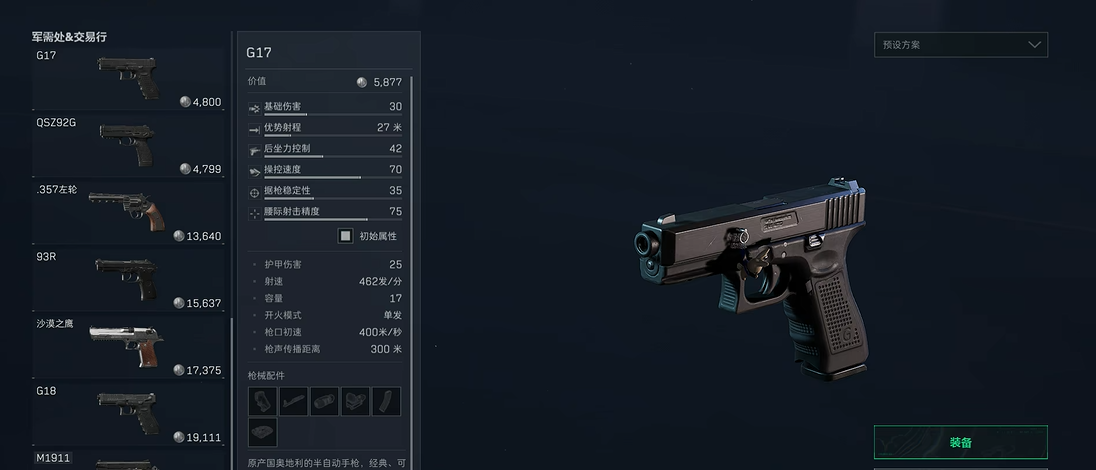Select the muzzle suppressor attachment slot
The width and height of the screenshot is (1096, 470).
pyautogui.click(x=324, y=402)
